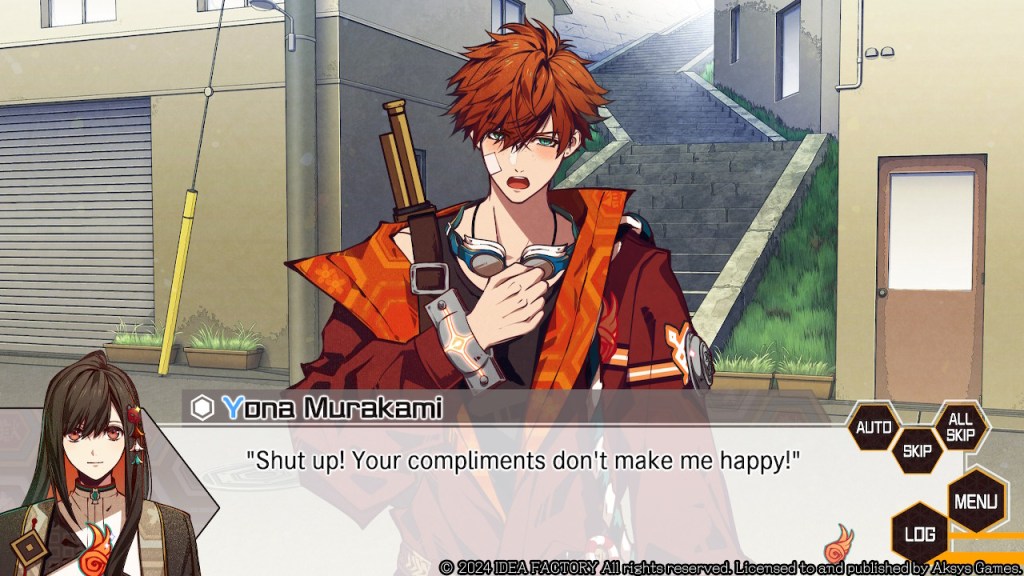
Task: Show the dialogue LOG
Action: point(919,534)
